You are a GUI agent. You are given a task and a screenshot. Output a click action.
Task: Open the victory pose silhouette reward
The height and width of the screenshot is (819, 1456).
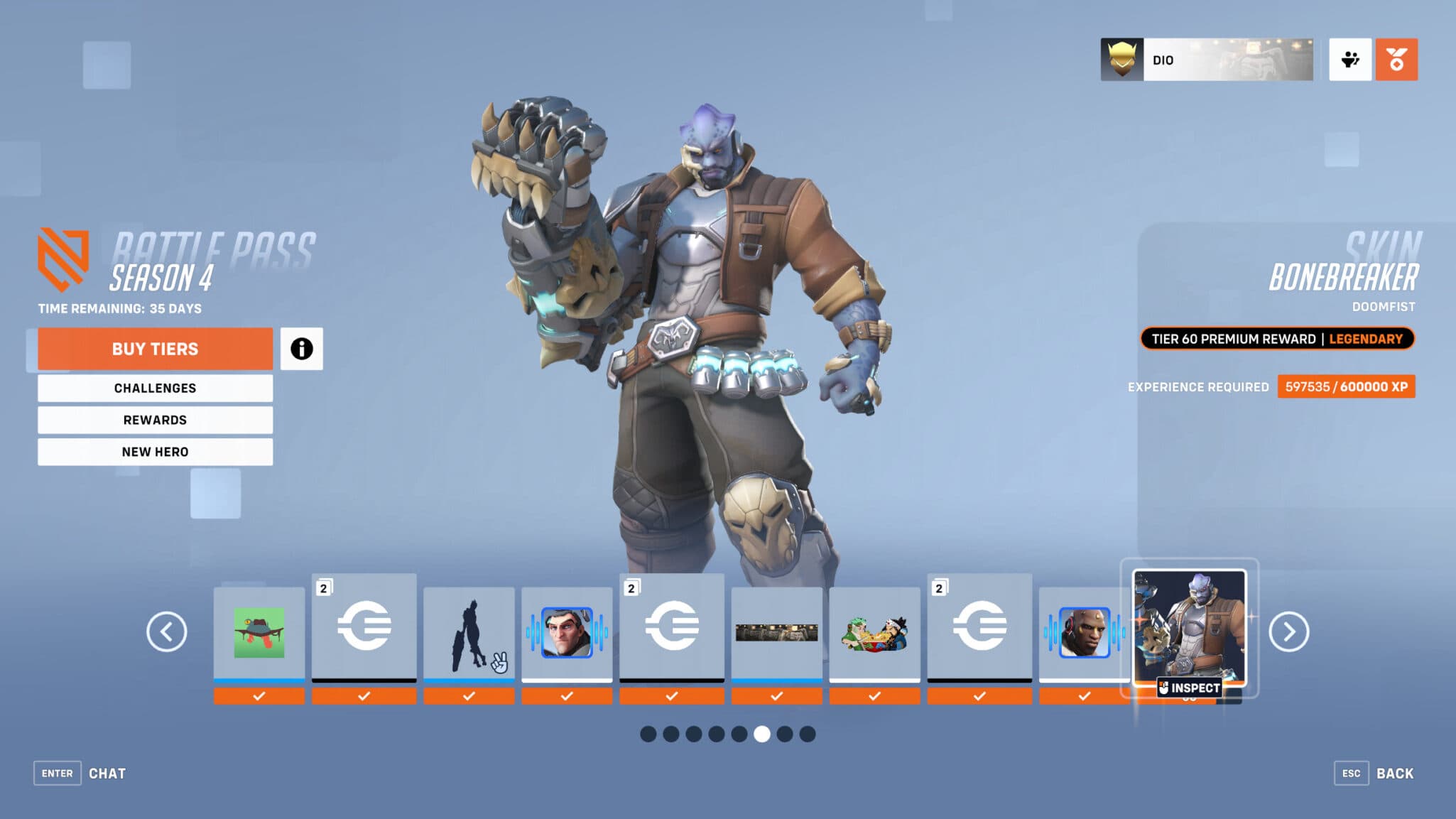(469, 628)
